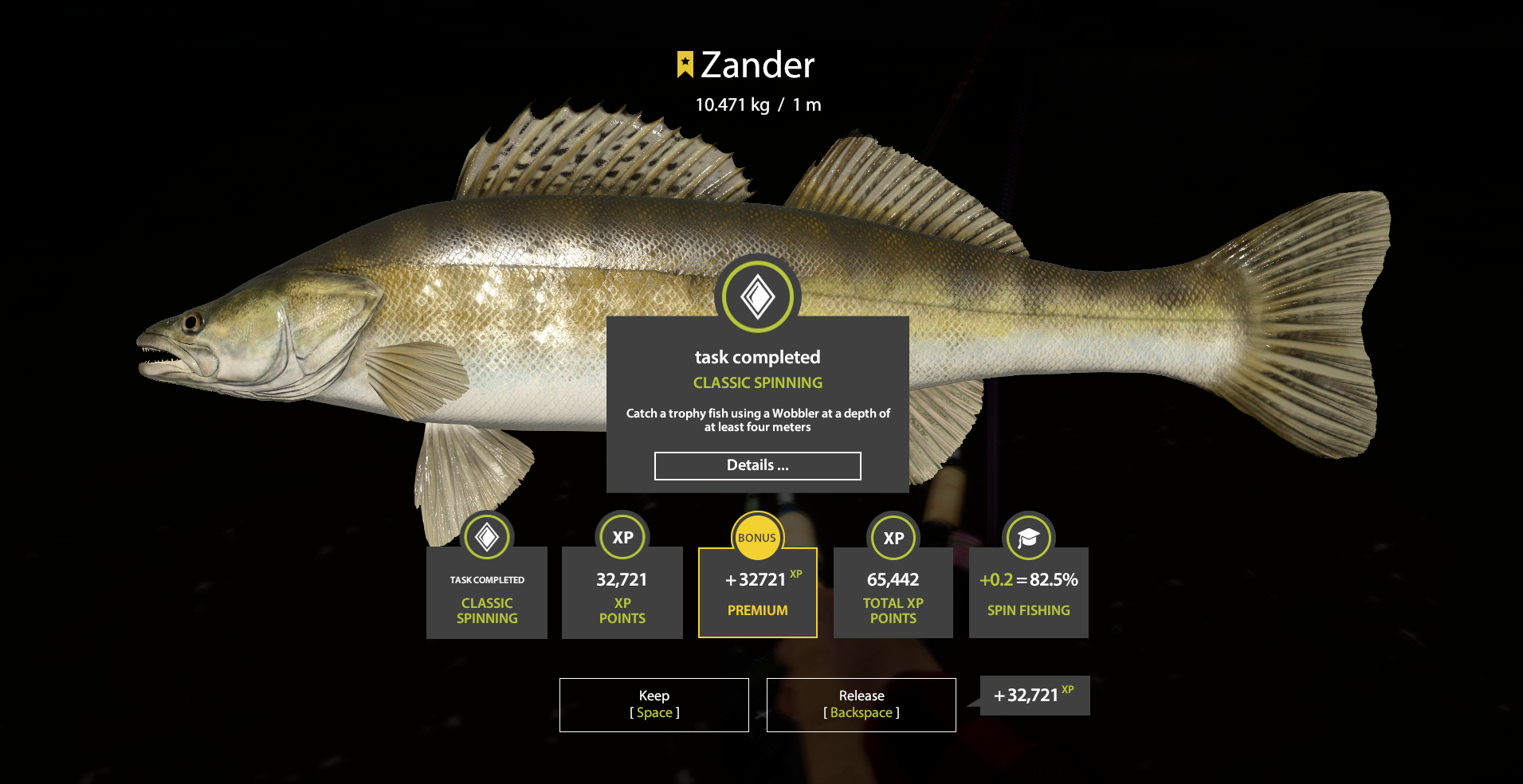Open the task Details button
The height and width of the screenshot is (784, 1523).
(757, 466)
